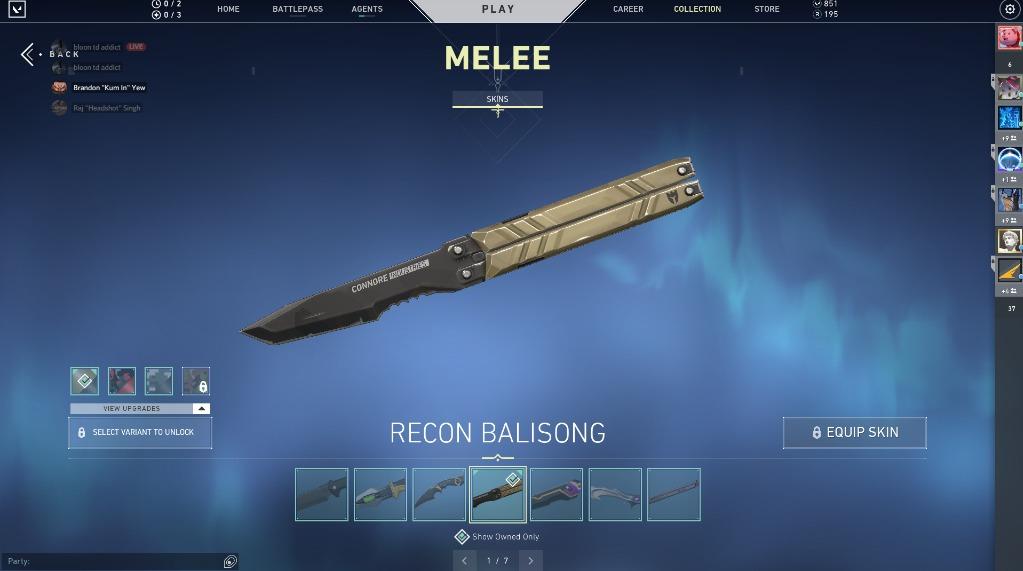Select the karambit knife skin thumbnail
1023x571 pixels.
click(439, 494)
